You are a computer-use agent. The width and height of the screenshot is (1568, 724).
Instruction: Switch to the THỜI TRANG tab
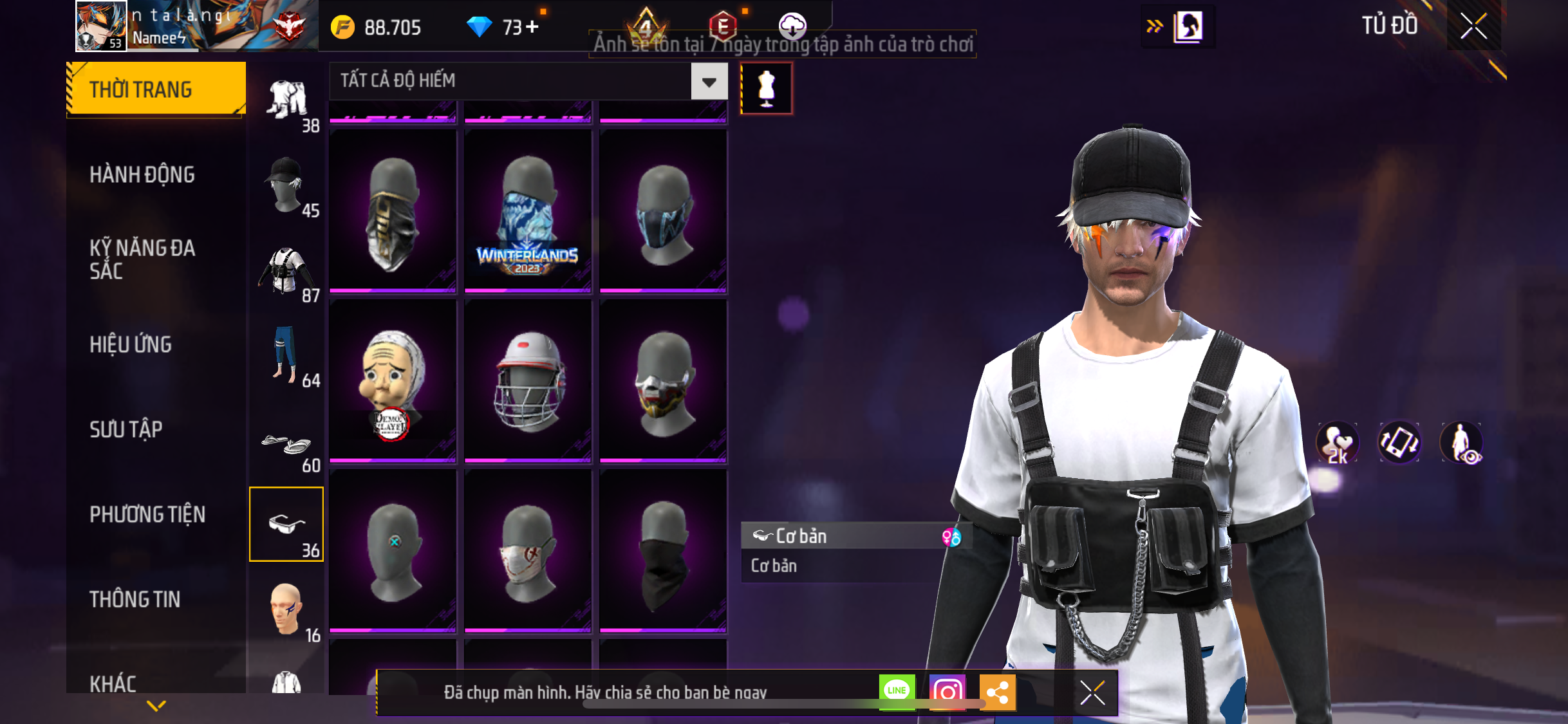(155, 89)
